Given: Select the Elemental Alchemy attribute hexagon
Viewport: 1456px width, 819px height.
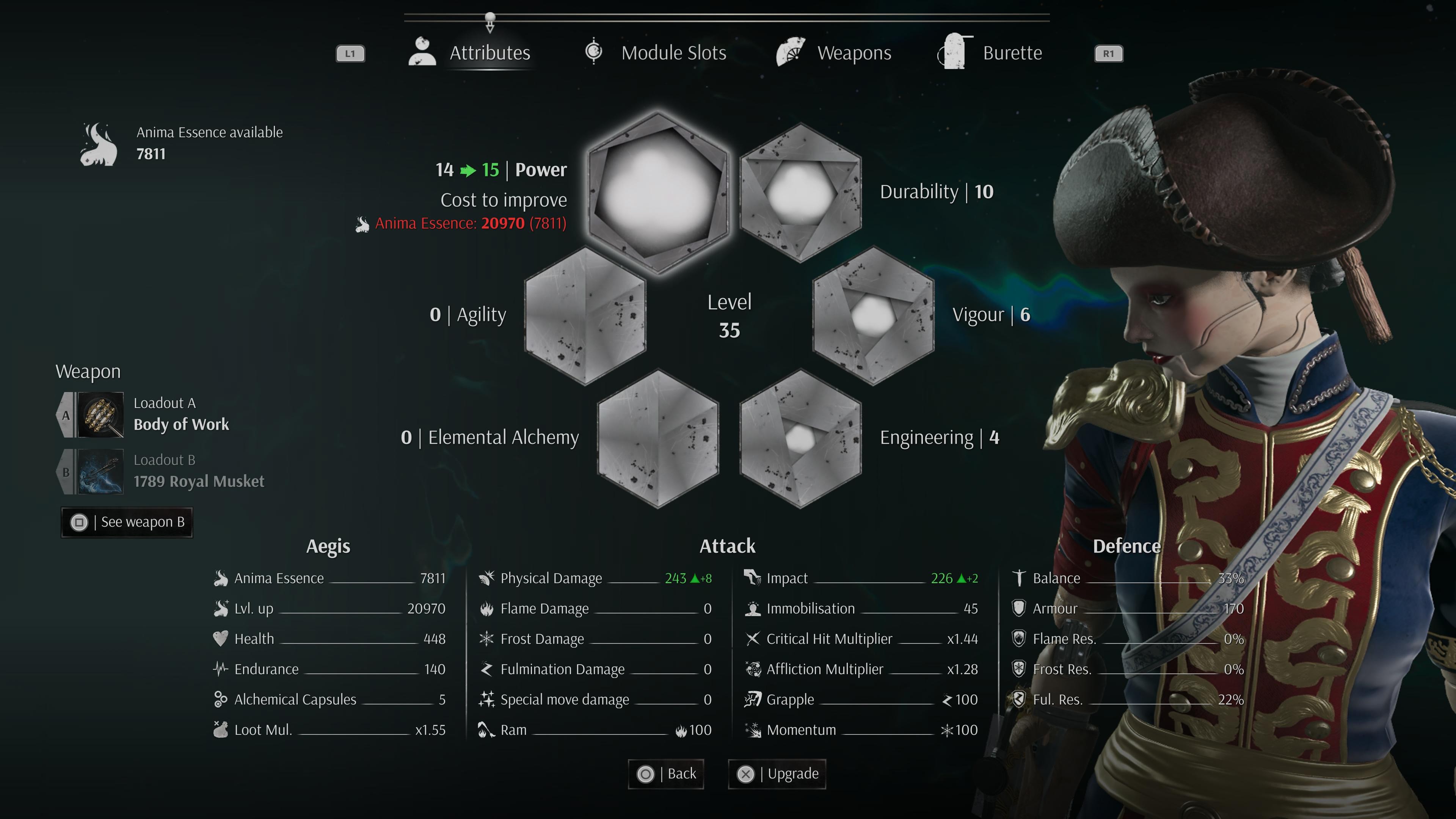Looking at the screenshot, I should click(x=658, y=438).
